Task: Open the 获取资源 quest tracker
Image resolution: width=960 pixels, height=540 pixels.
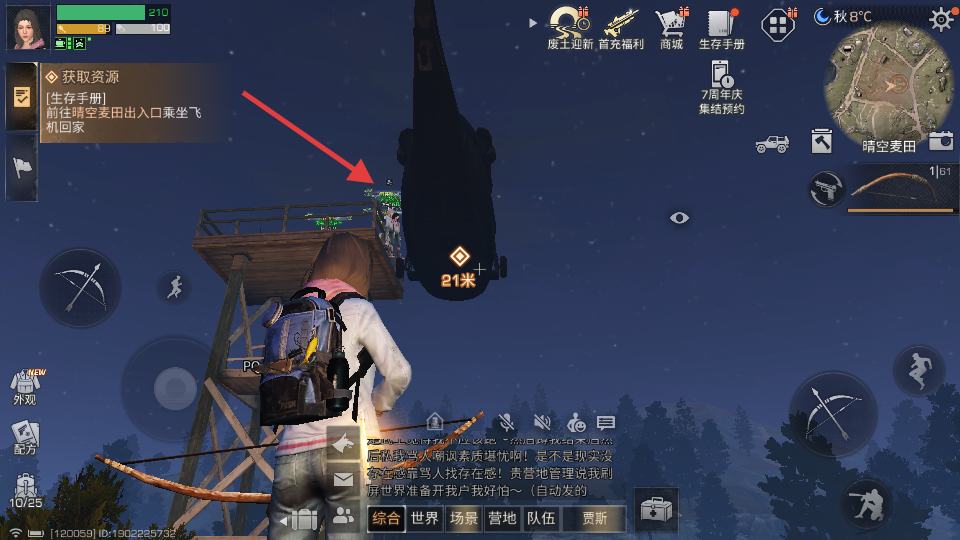Action: pyautogui.click(x=120, y=101)
